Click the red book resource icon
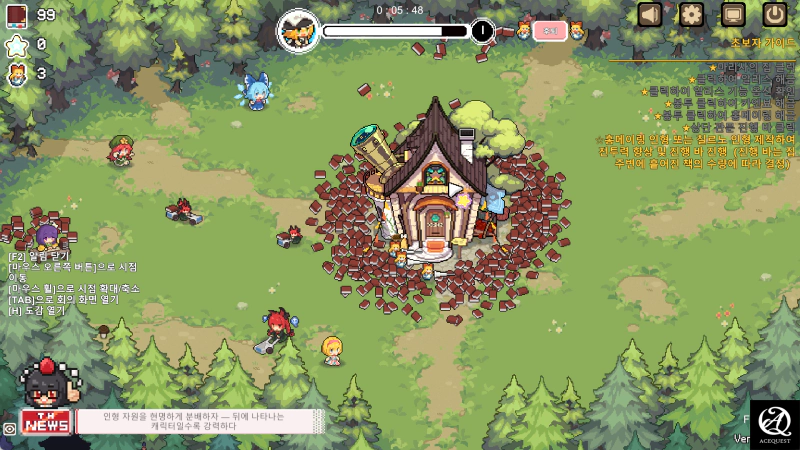This screenshot has height=450, width=800. pyautogui.click(x=17, y=15)
